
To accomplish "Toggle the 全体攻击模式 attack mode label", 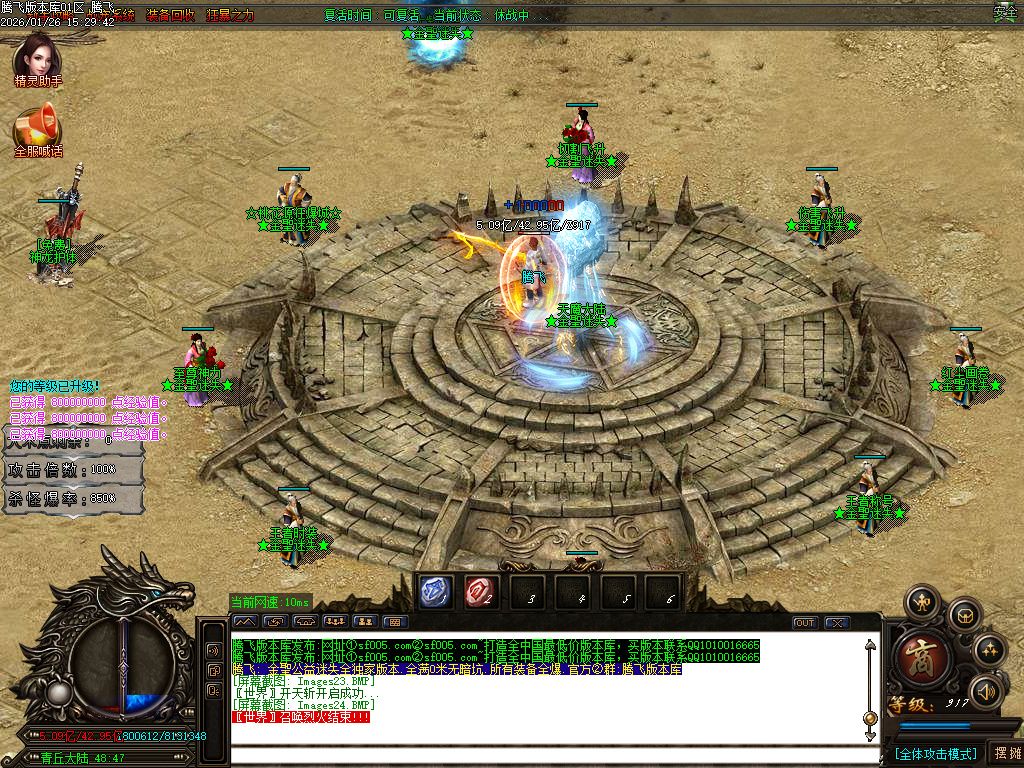I will pos(936,753).
